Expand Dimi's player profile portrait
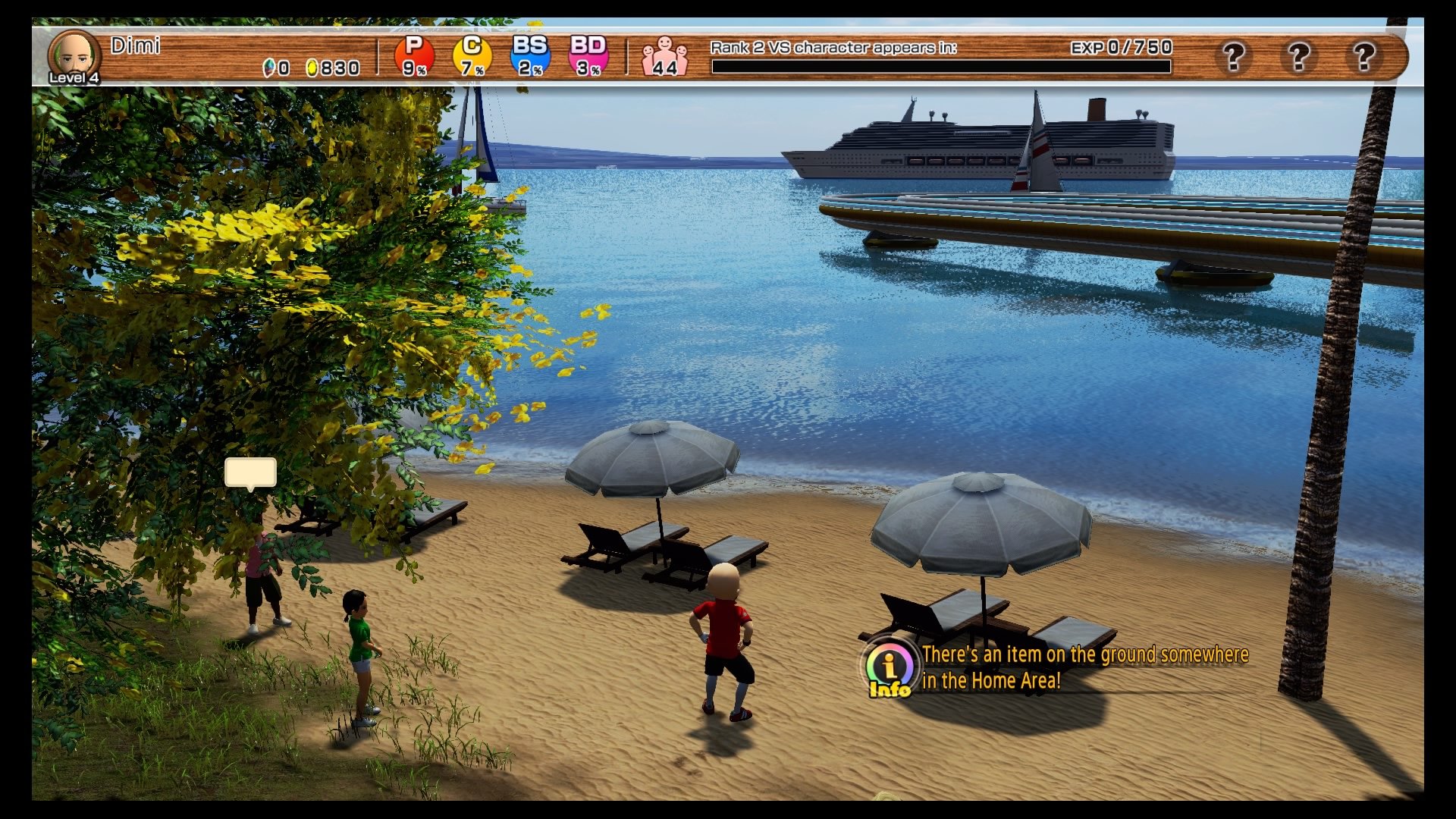 click(x=74, y=53)
